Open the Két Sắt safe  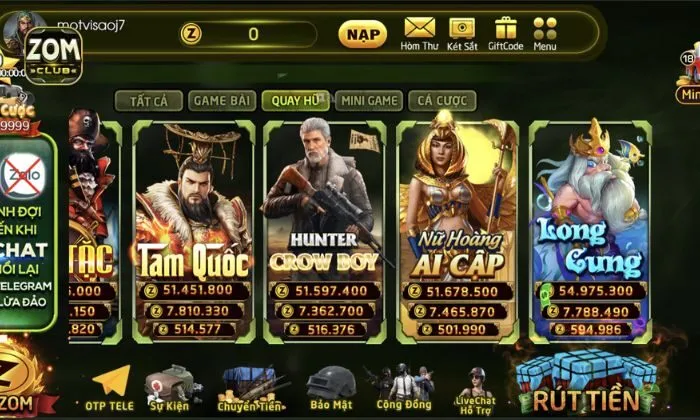point(462,33)
